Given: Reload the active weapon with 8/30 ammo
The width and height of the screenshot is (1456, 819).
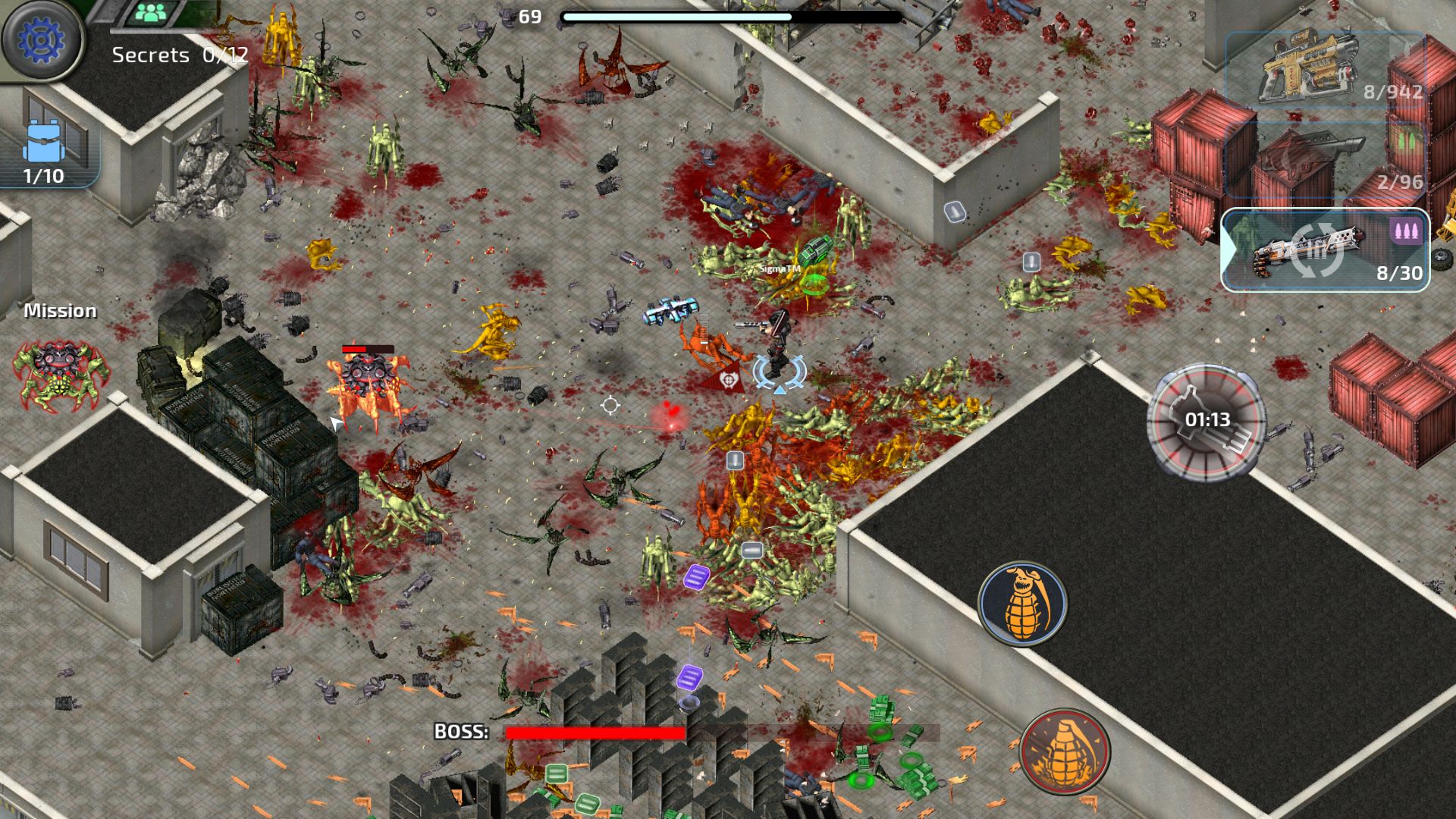Looking at the screenshot, I should (x=1323, y=250).
